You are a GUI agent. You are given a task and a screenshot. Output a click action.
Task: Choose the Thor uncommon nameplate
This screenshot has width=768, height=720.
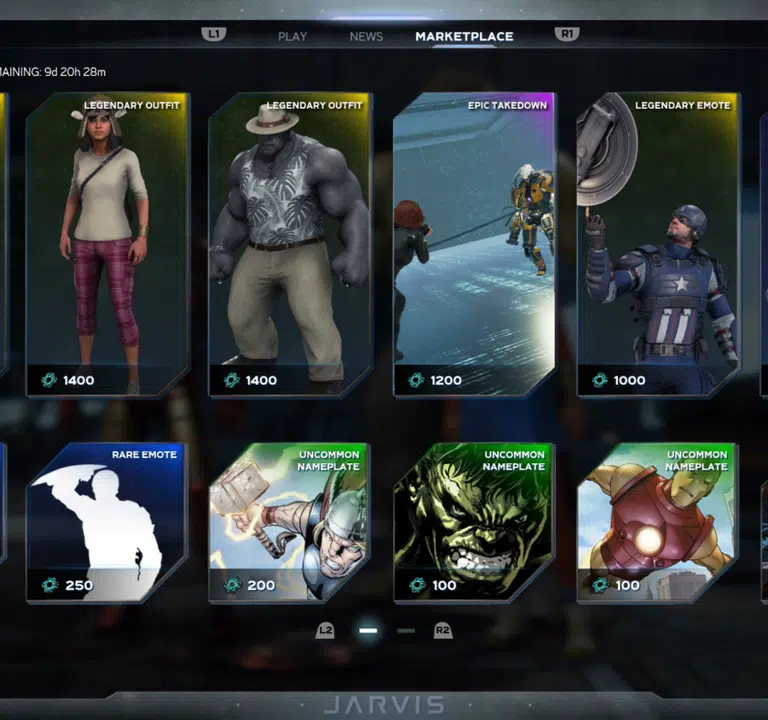coord(289,522)
